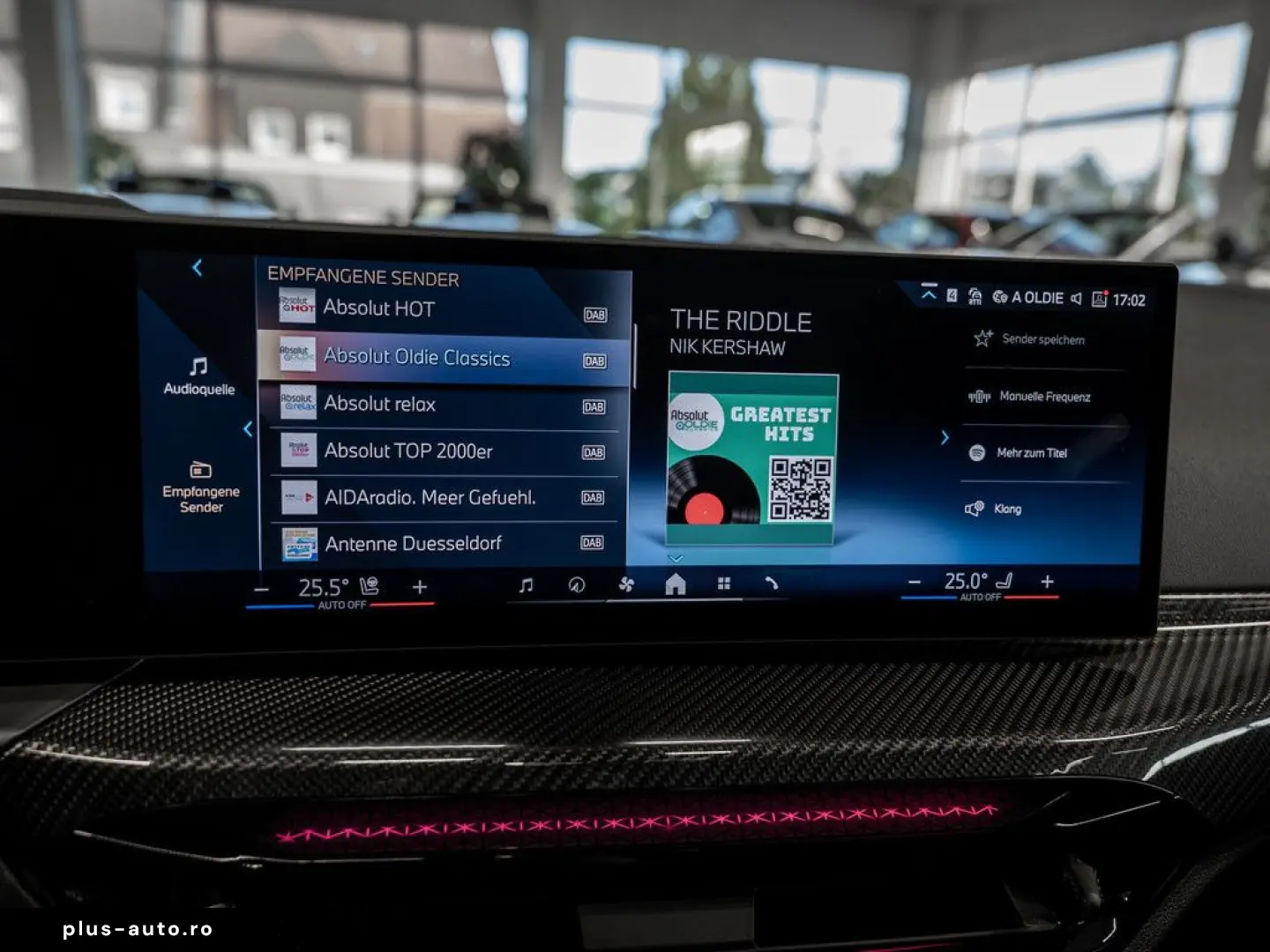Open the phone icon in bottom bar
The height and width of the screenshot is (952, 1270).
pyautogui.click(x=772, y=584)
